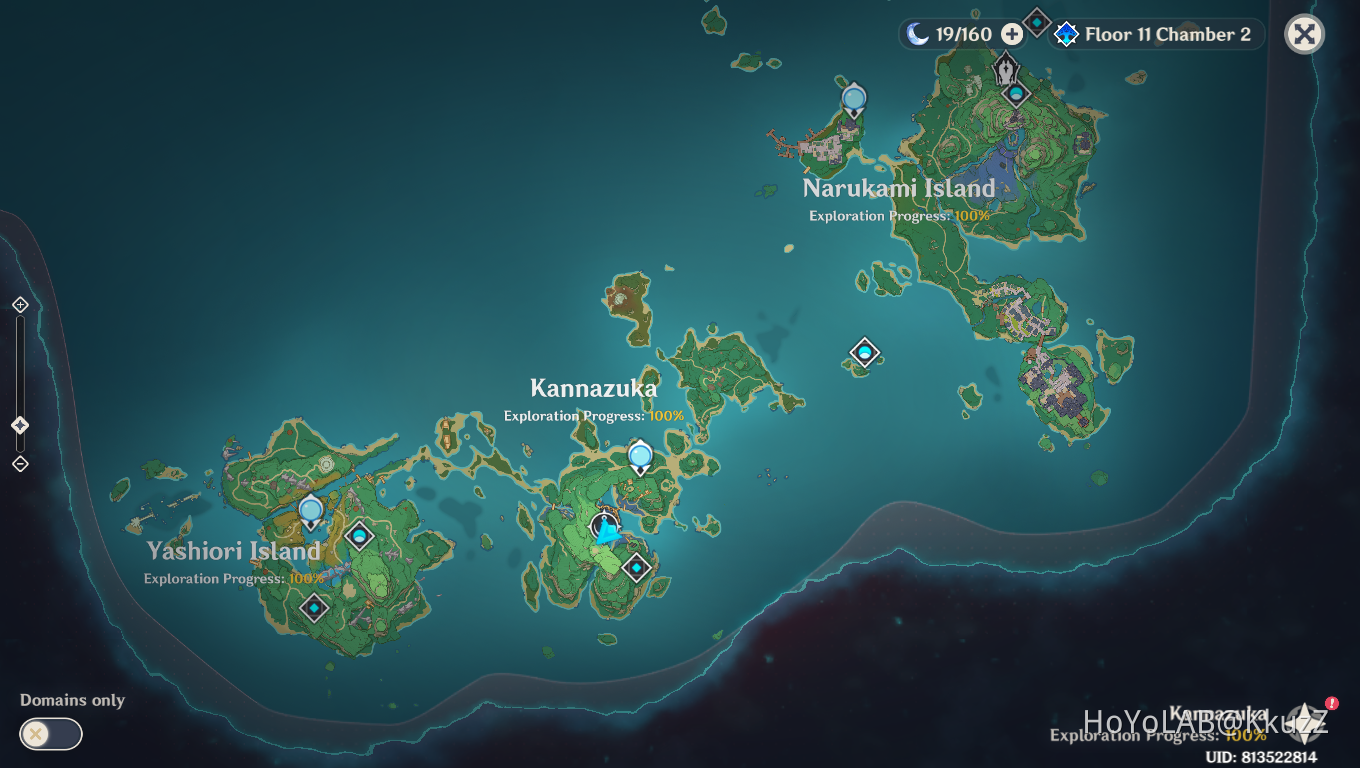Click the domain icon on western Yashiori Island

[x=359, y=536]
